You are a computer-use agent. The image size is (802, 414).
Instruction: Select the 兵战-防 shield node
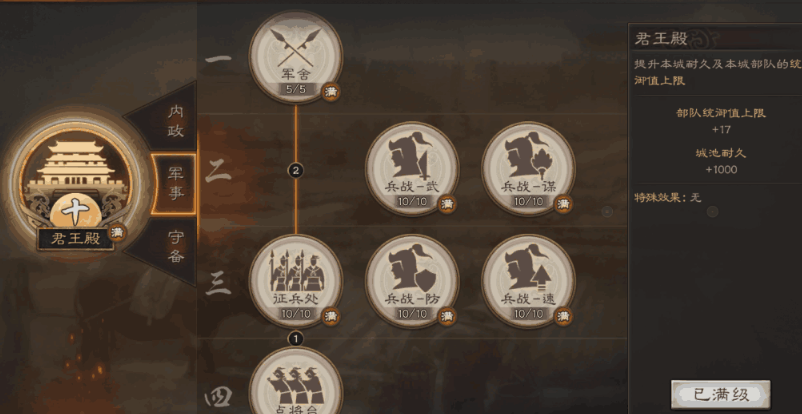pyautogui.click(x=412, y=281)
